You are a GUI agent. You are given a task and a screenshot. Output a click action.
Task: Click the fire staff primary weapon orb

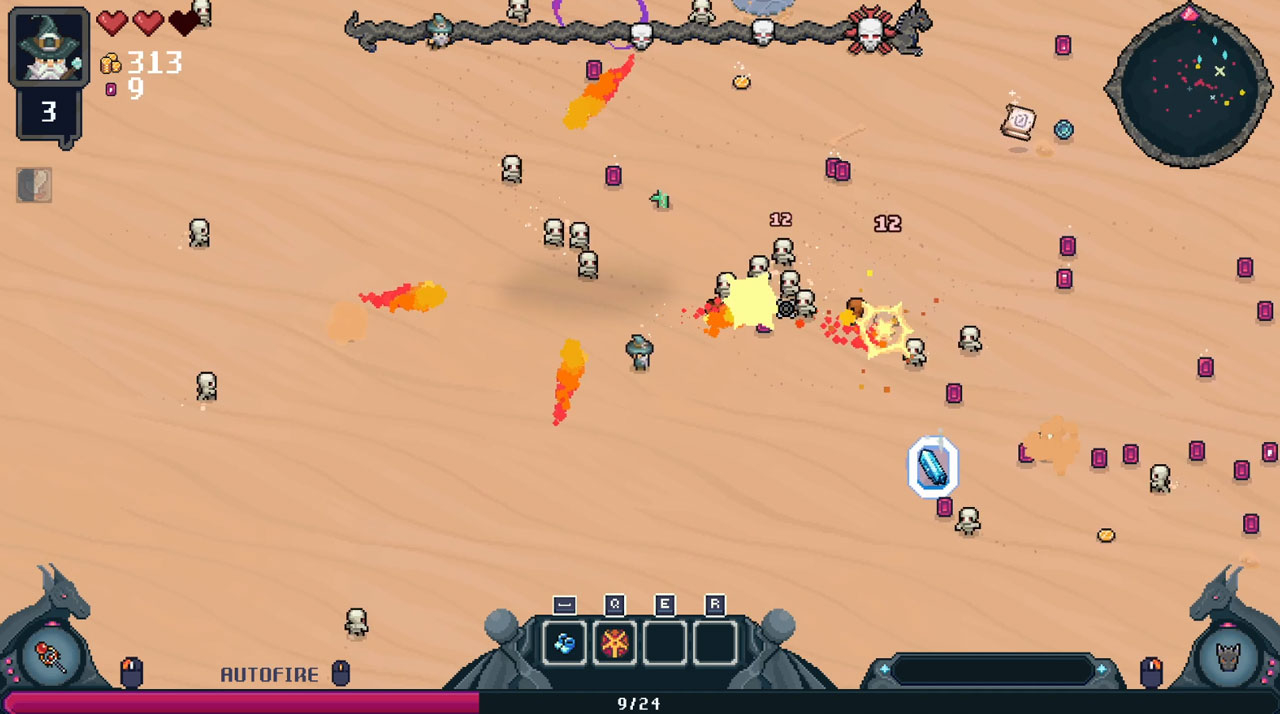pyautogui.click(x=52, y=657)
